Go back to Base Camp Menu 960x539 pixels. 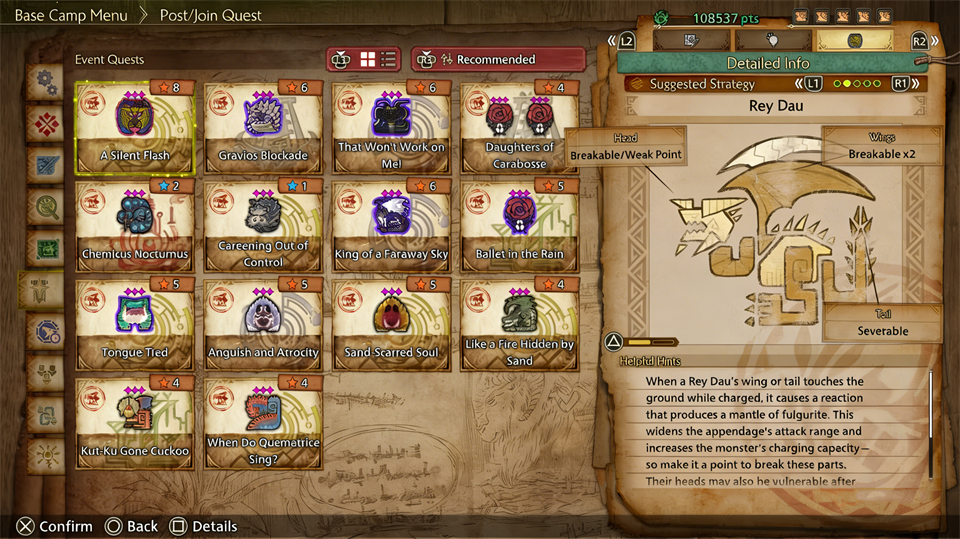(70, 15)
